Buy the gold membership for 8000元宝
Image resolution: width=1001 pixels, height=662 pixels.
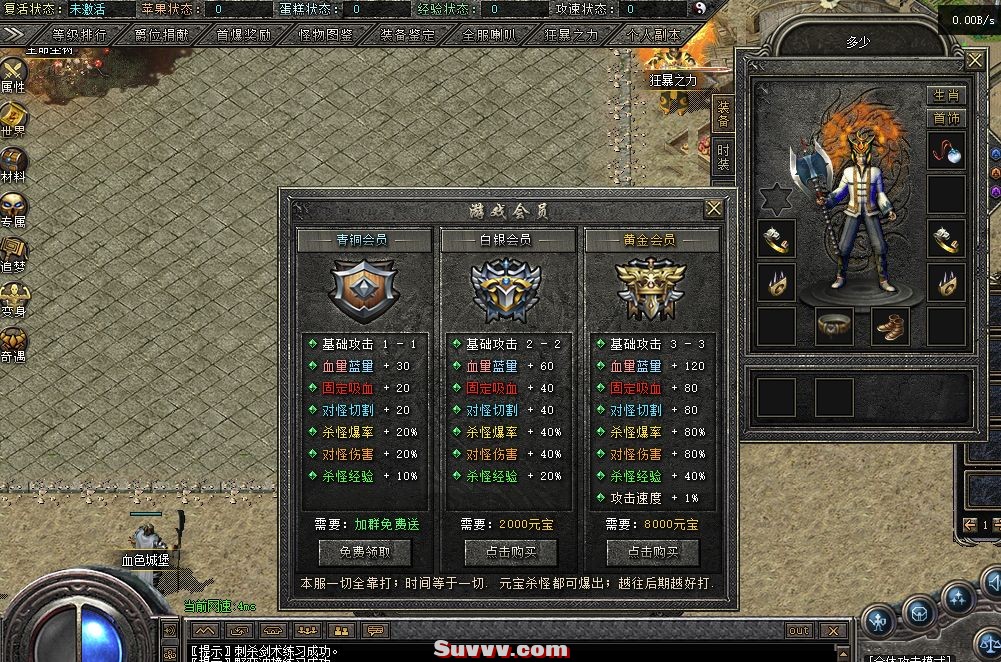(x=652, y=551)
